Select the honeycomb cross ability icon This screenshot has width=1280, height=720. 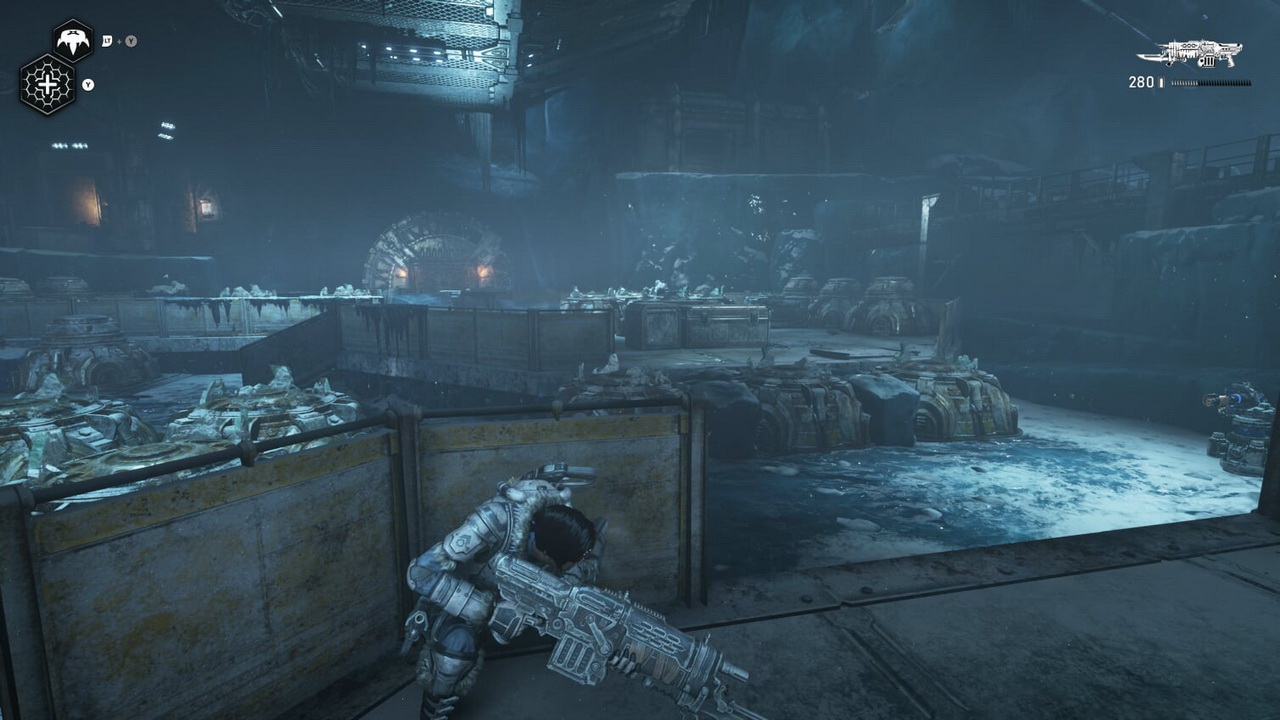(47, 84)
